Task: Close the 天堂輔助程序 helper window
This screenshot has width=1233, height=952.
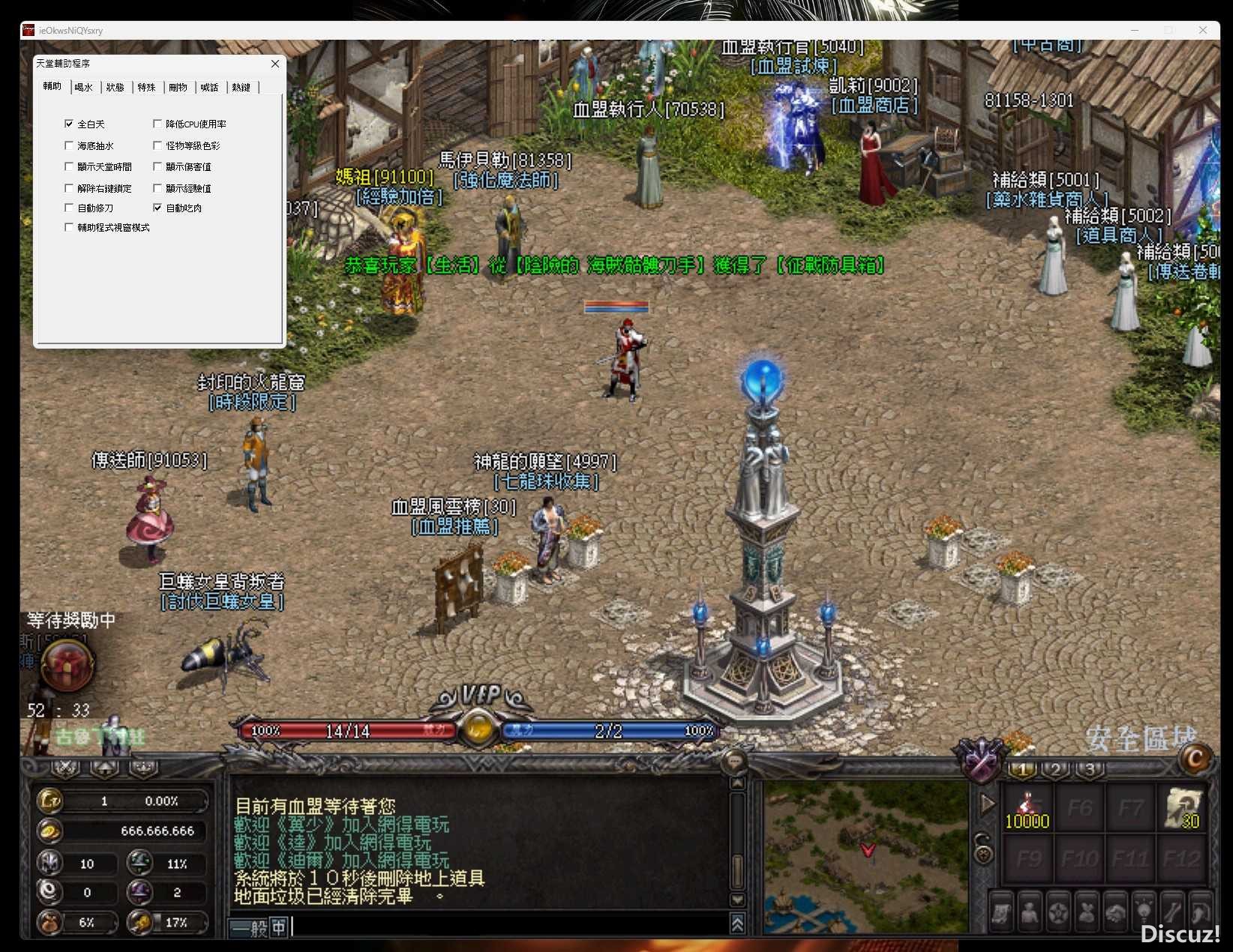Action: (275, 64)
